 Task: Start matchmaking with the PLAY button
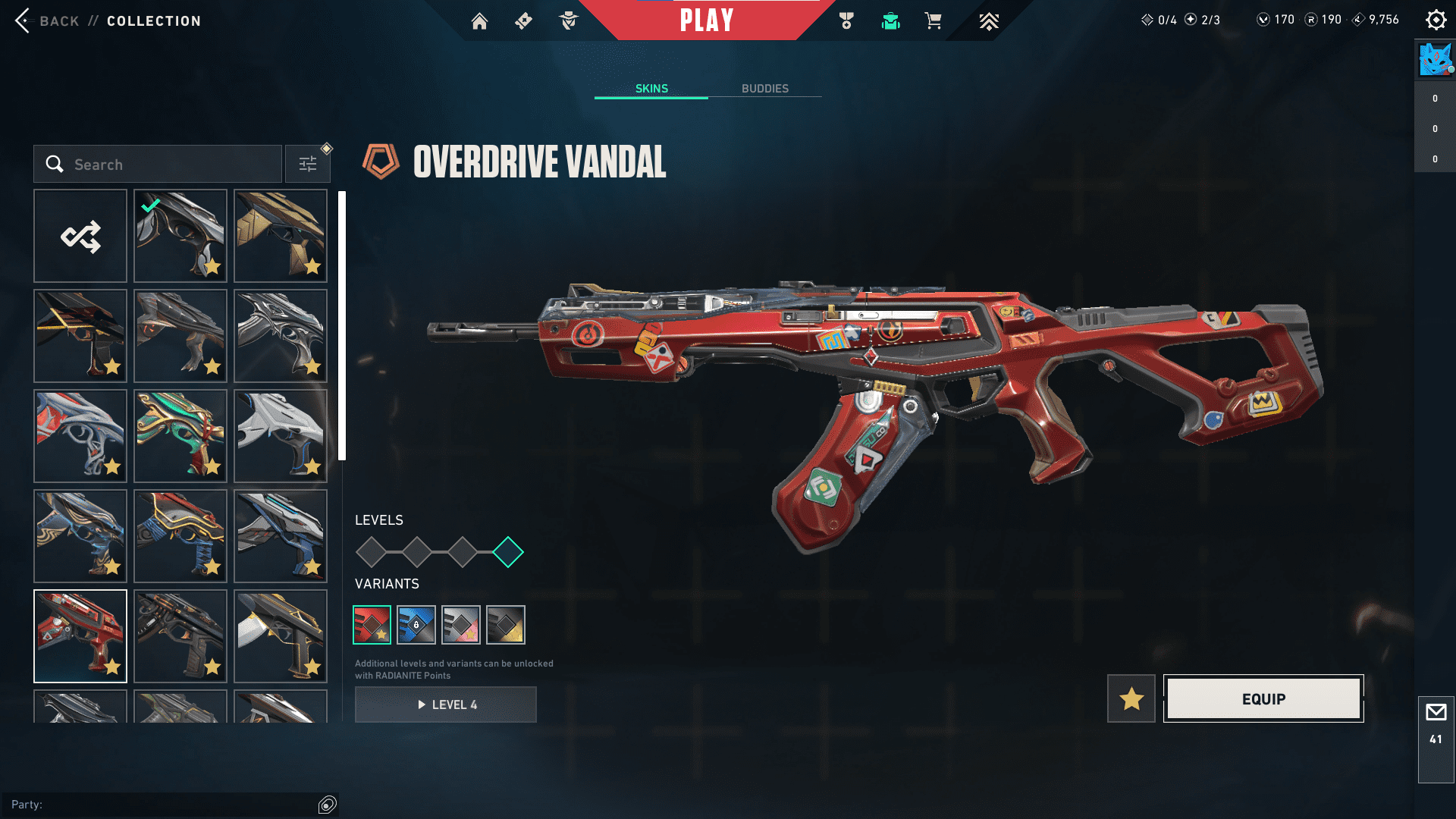tap(707, 20)
